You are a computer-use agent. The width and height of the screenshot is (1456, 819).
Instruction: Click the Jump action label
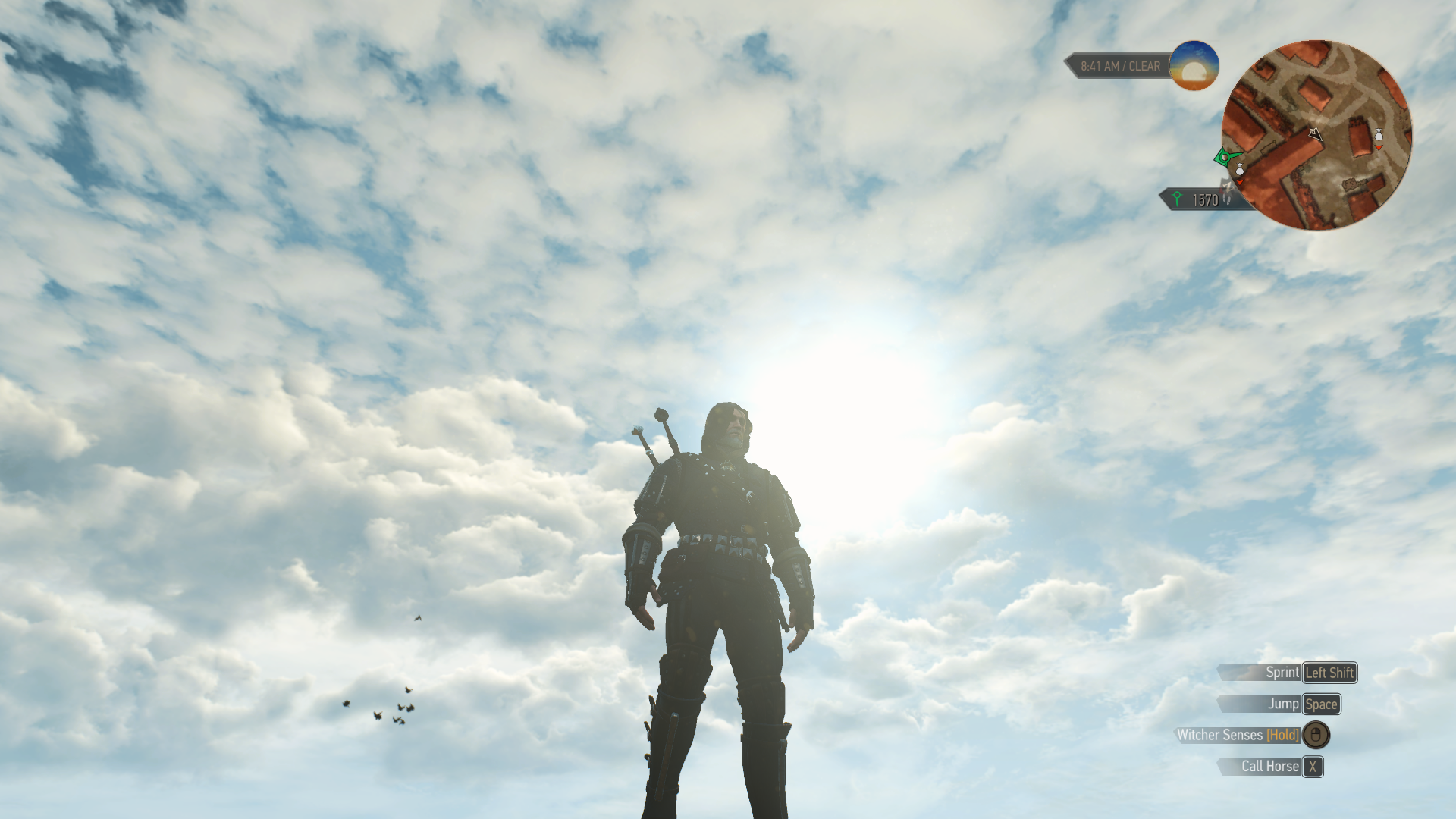tap(1284, 704)
